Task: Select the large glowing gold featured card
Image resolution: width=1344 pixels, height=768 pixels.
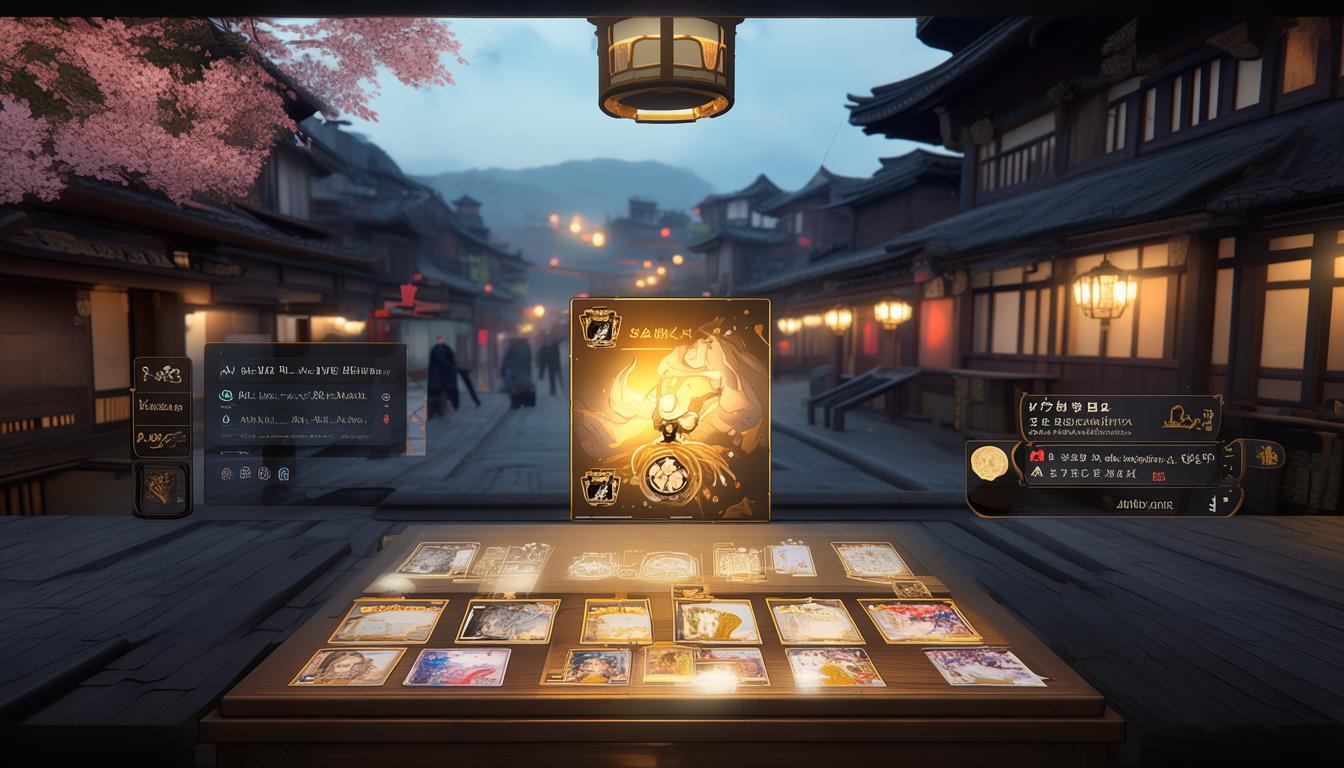Action: pyautogui.click(x=670, y=409)
